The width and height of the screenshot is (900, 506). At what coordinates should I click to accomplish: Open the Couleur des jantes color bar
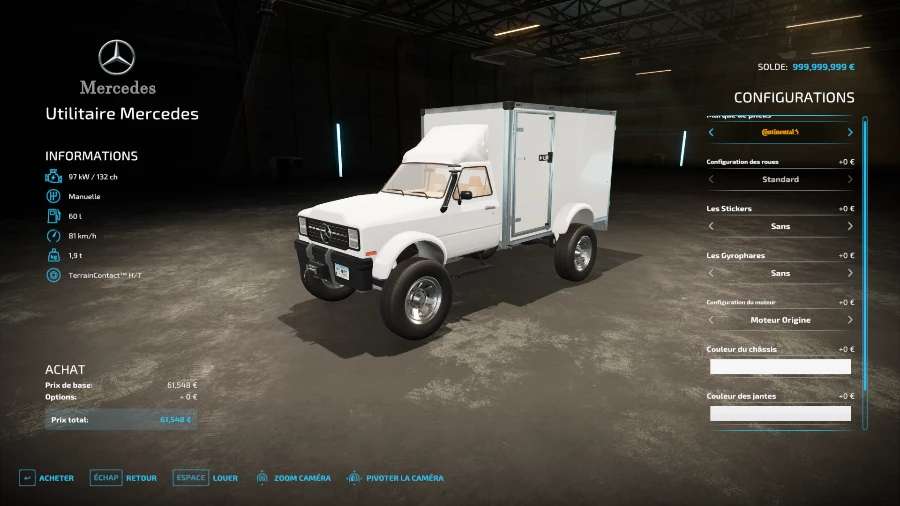pos(780,413)
